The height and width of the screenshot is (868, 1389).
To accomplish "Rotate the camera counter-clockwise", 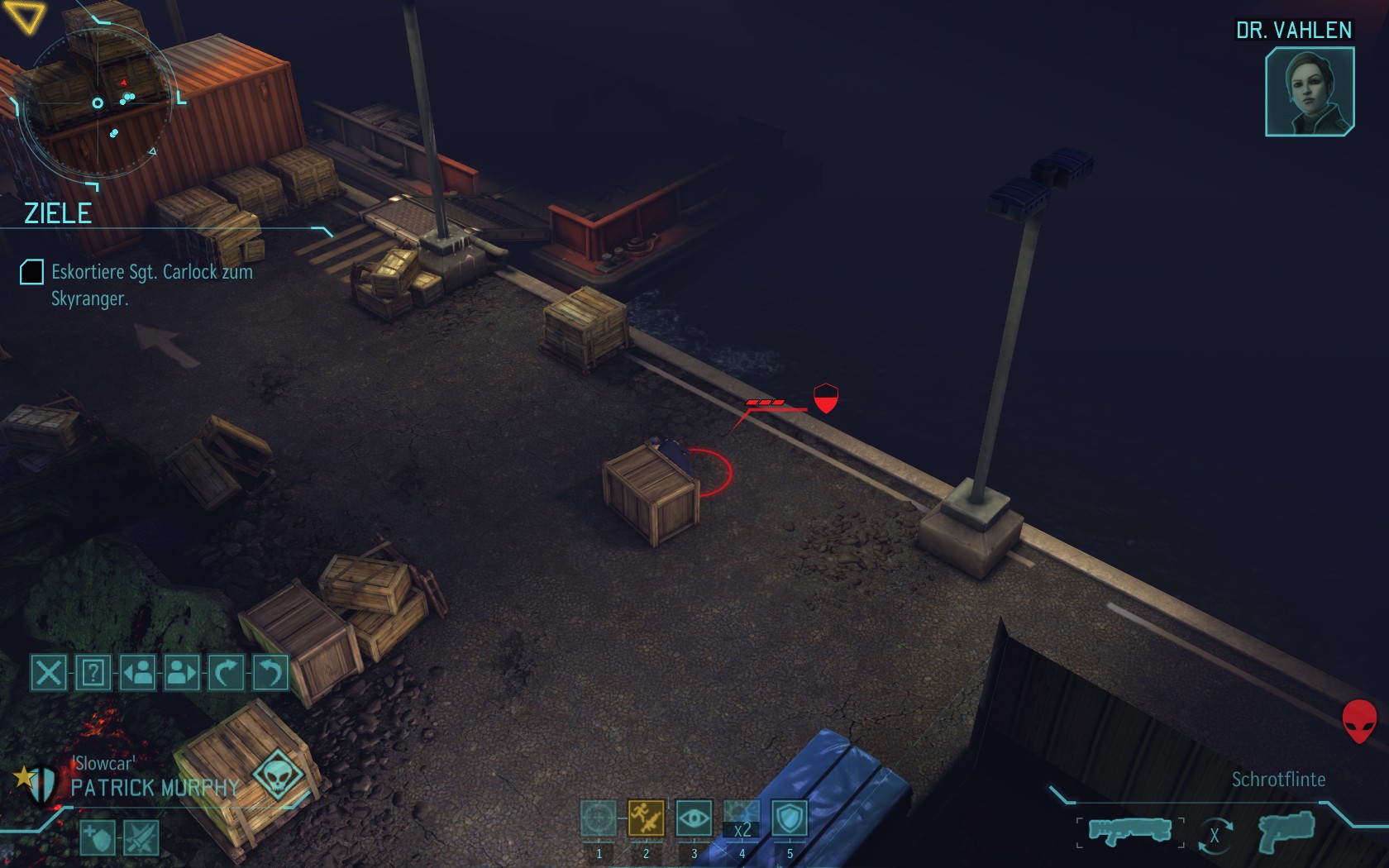I will pyautogui.click(x=270, y=672).
